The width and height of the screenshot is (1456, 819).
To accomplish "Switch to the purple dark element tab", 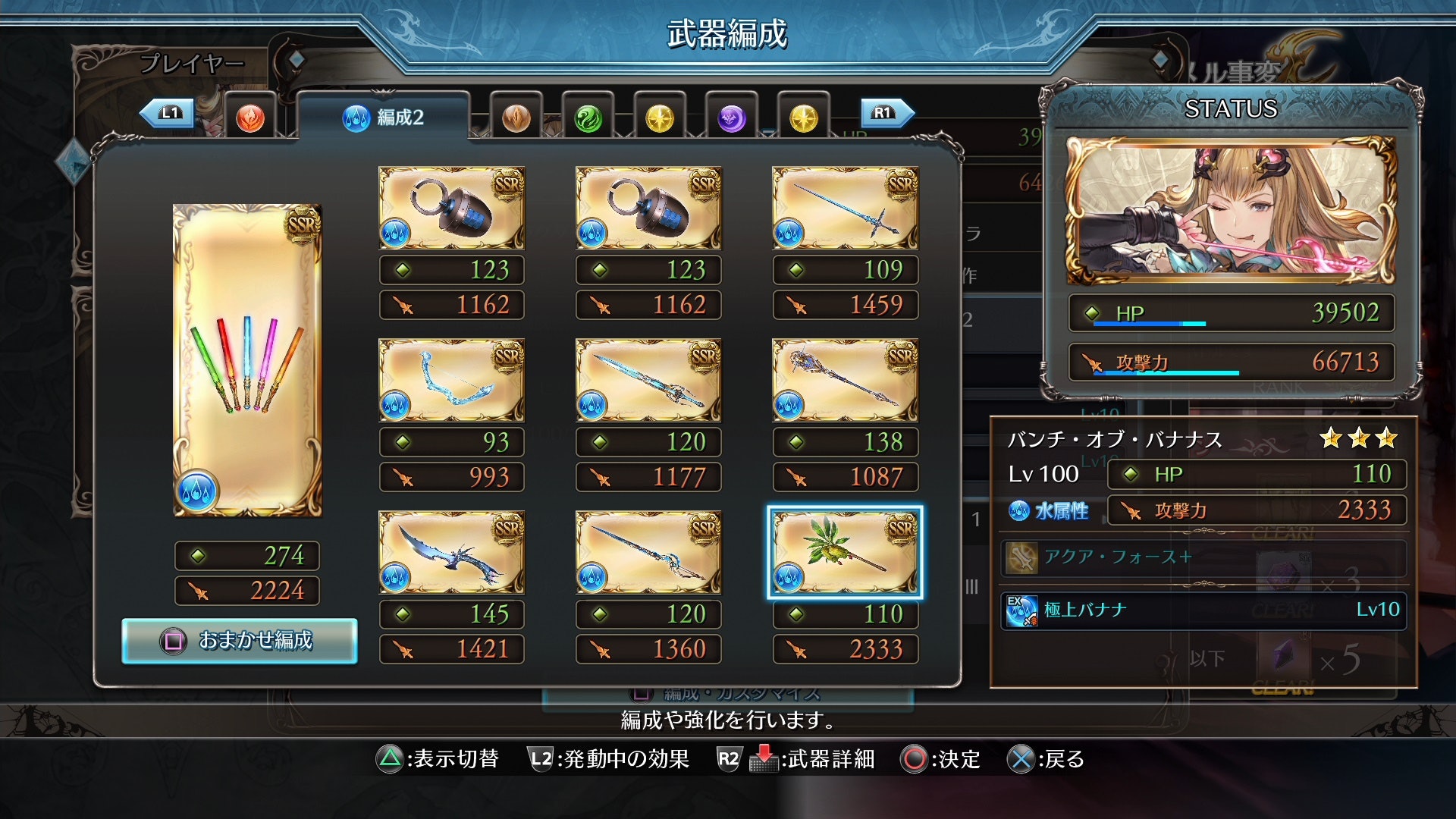I will 731,118.
